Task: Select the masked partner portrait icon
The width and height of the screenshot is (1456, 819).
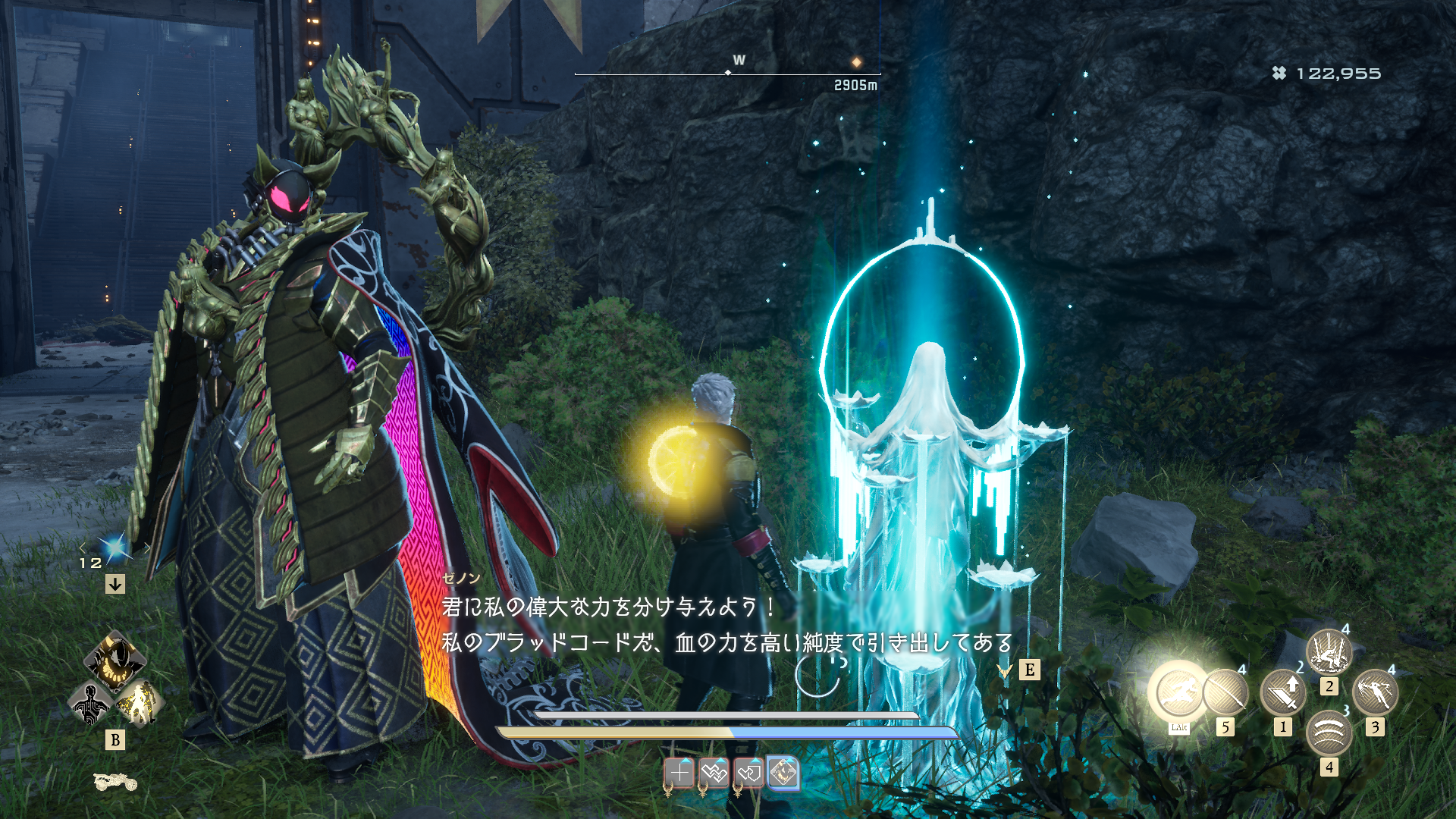Action: 115,660
